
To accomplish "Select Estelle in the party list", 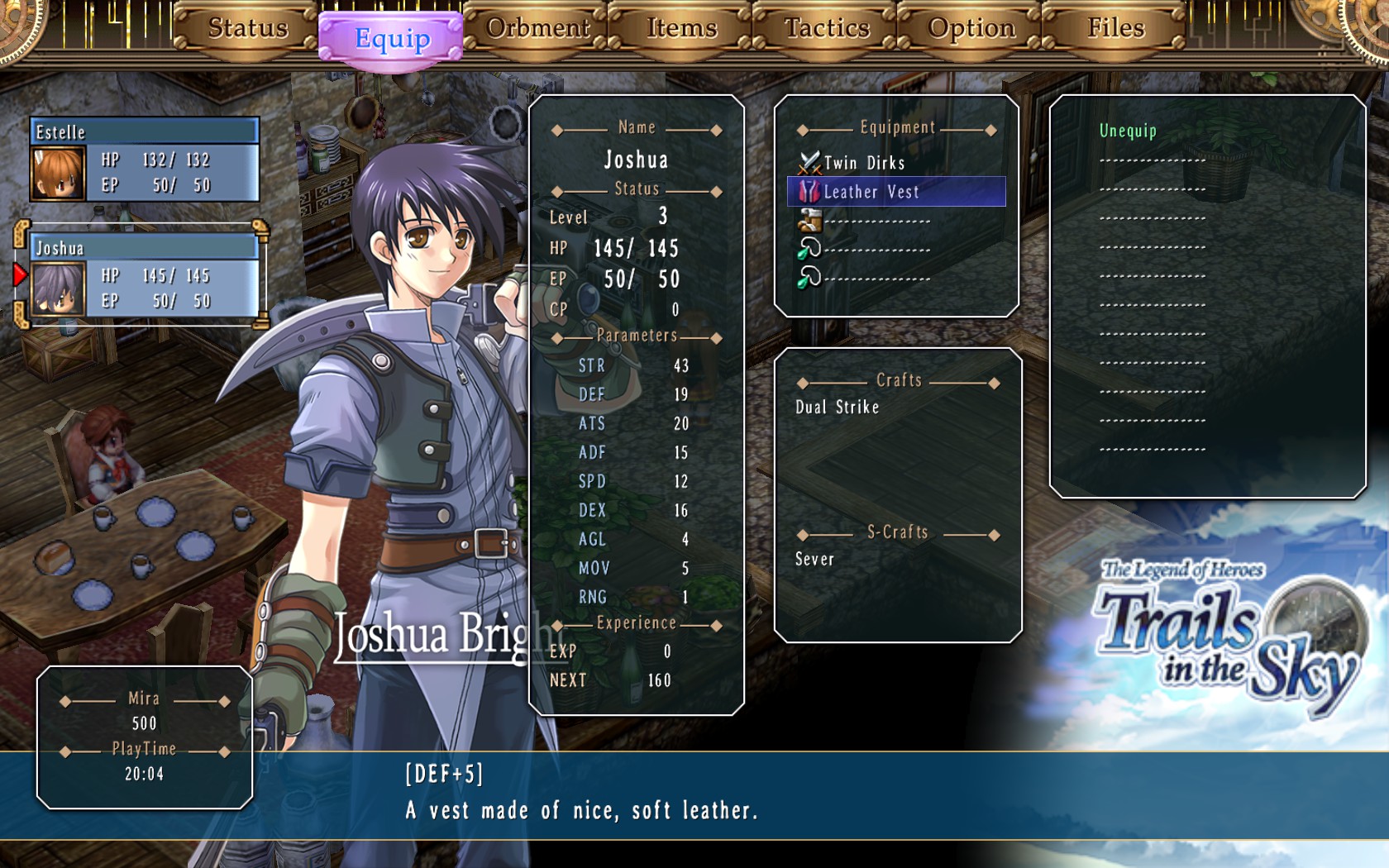I will (145, 160).
